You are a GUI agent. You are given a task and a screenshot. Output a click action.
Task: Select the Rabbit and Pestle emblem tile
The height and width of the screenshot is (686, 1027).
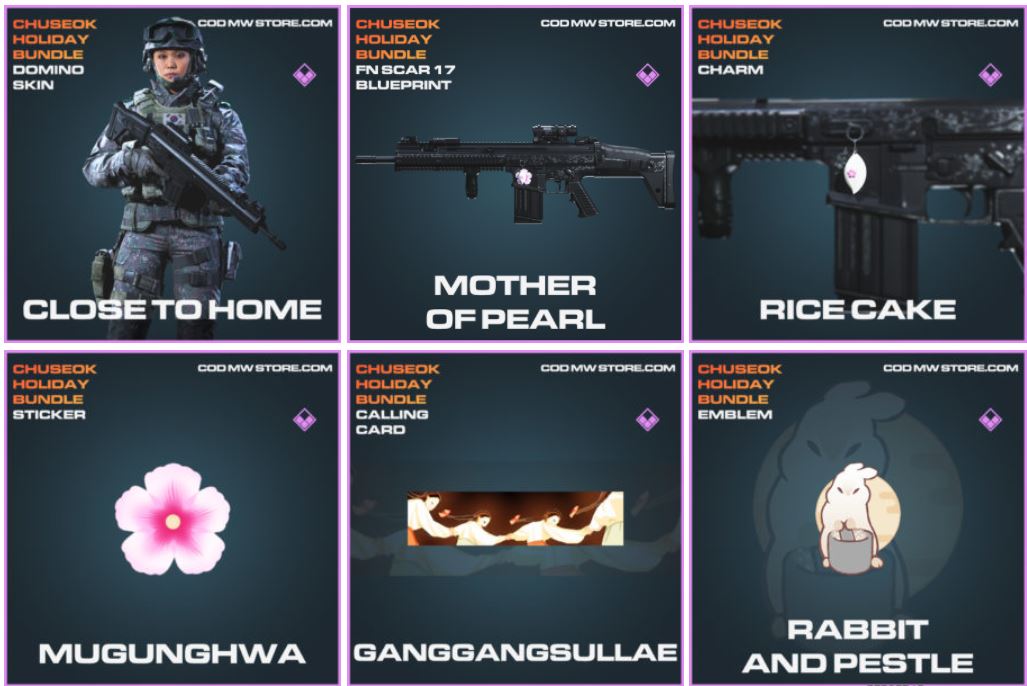tap(857, 517)
